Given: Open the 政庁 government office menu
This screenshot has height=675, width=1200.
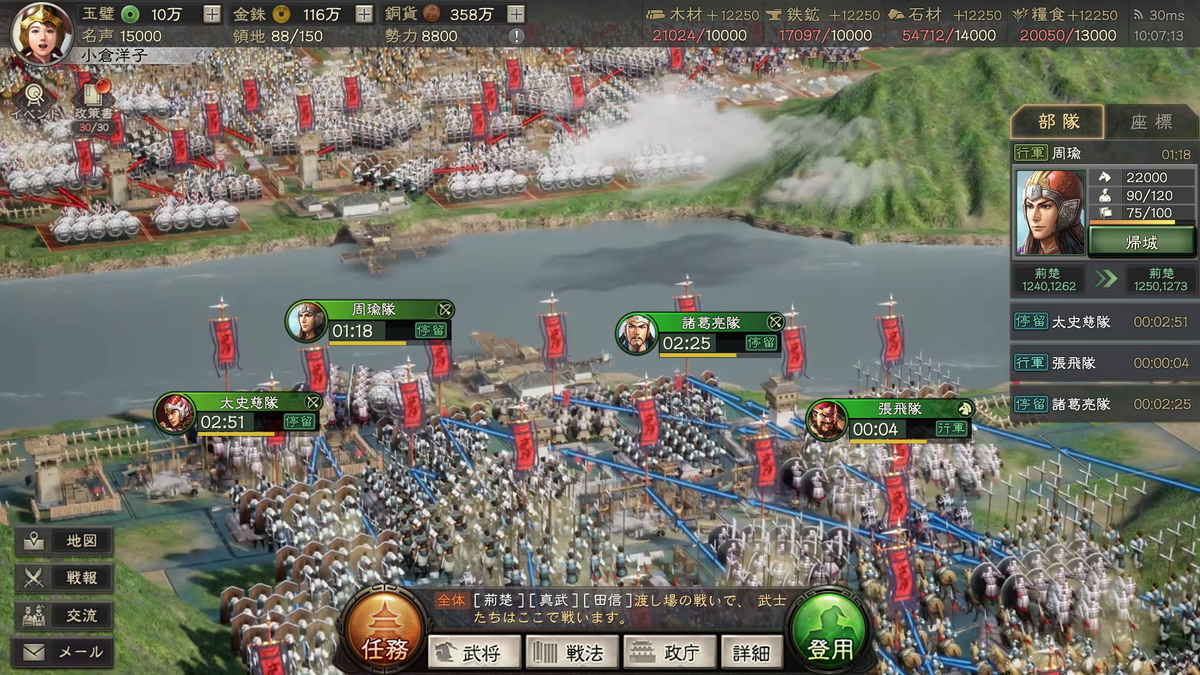Looking at the screenshot, I should coord(670,652).
